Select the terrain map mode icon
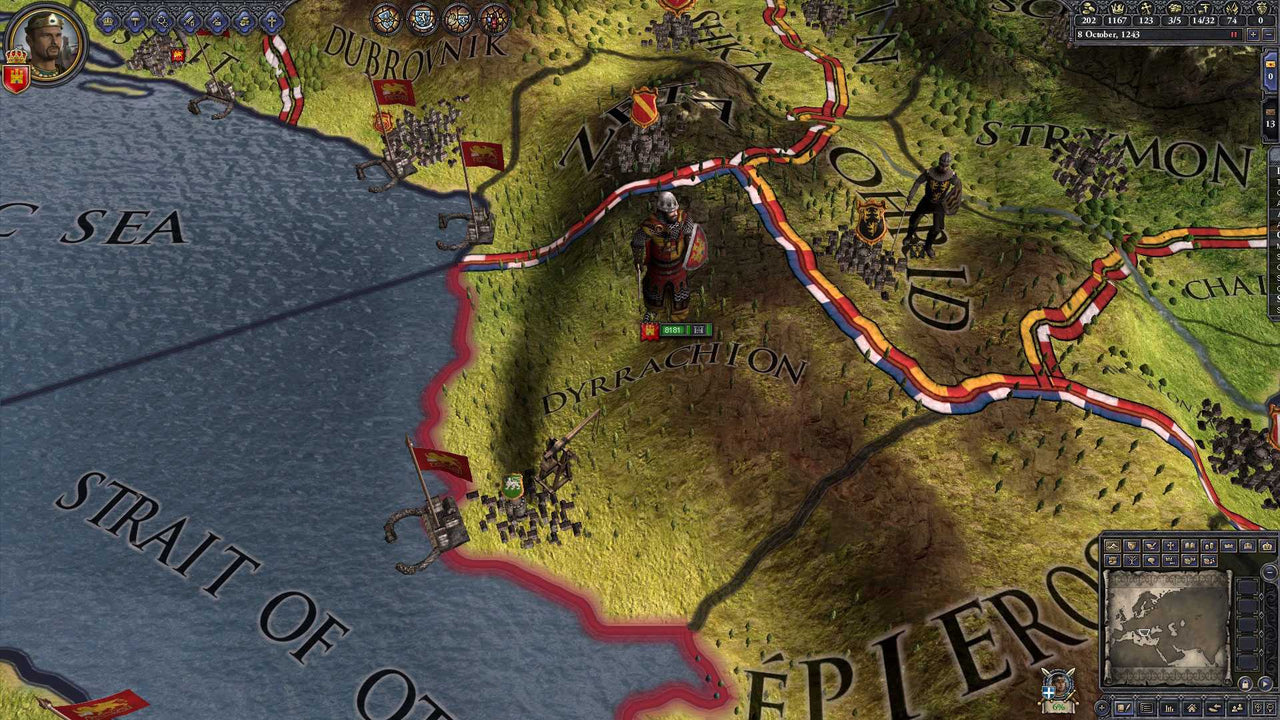 pyautogui.click(x=1112, y=545)
